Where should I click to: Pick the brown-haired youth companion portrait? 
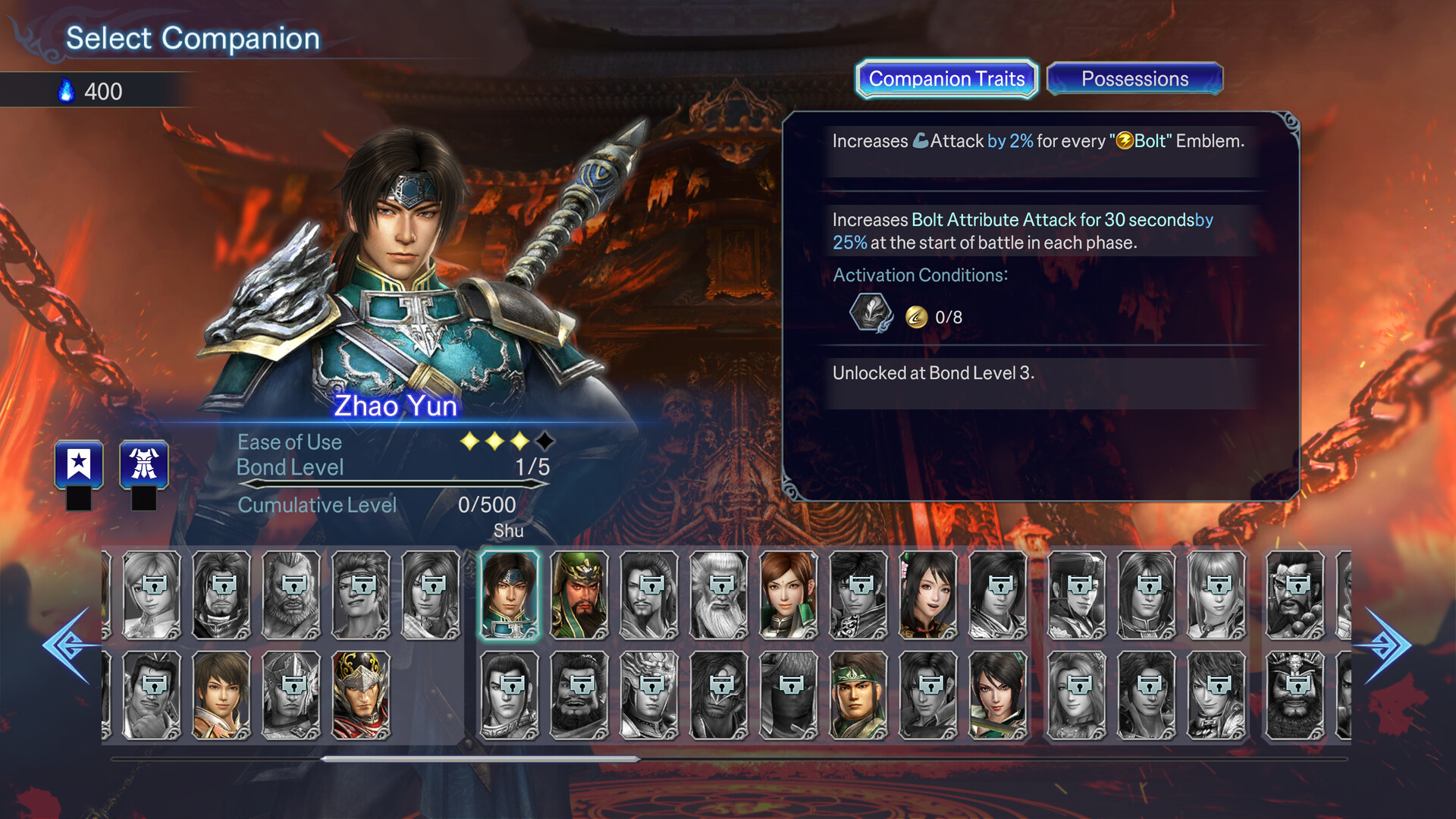point(221,695)
